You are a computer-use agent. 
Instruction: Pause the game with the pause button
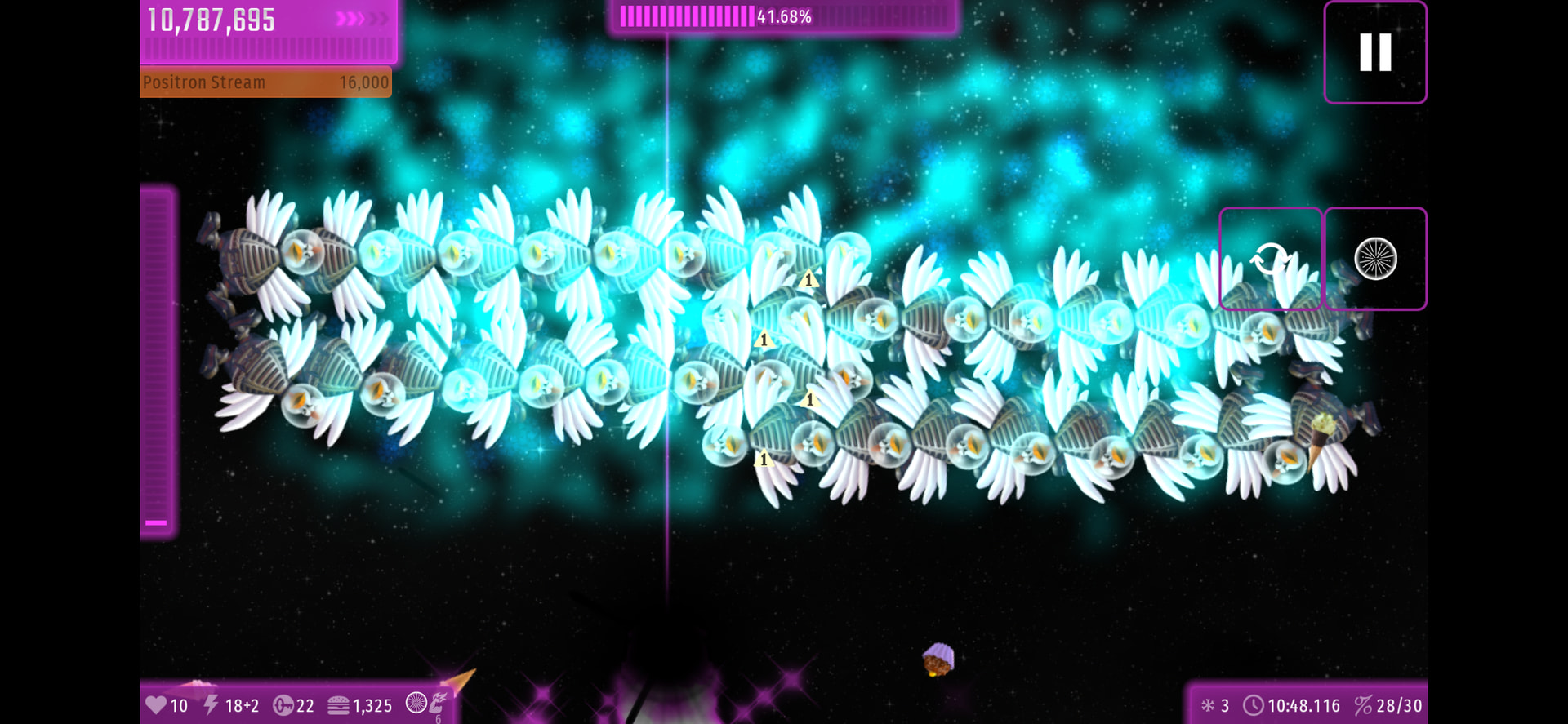coord(1375,52)
